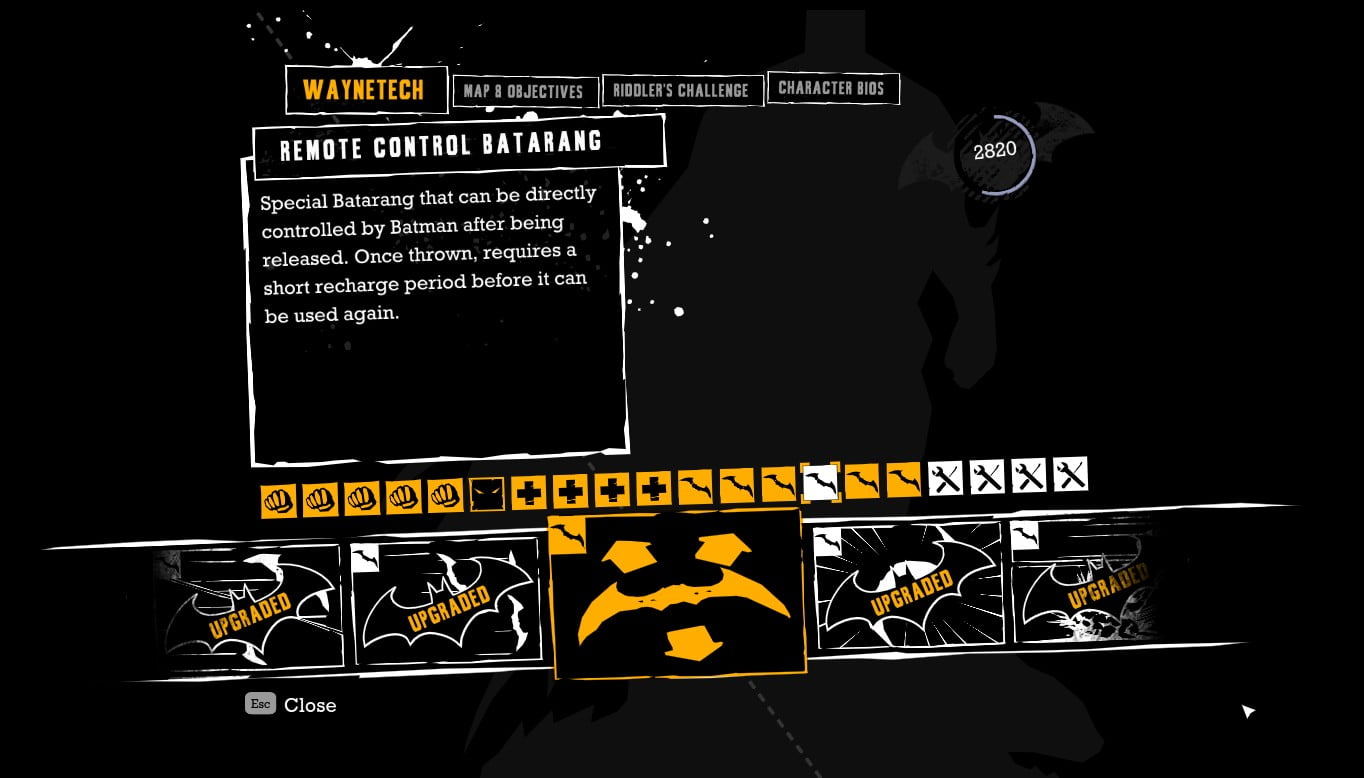Switch to the WayneTech tab

[364, 90]
